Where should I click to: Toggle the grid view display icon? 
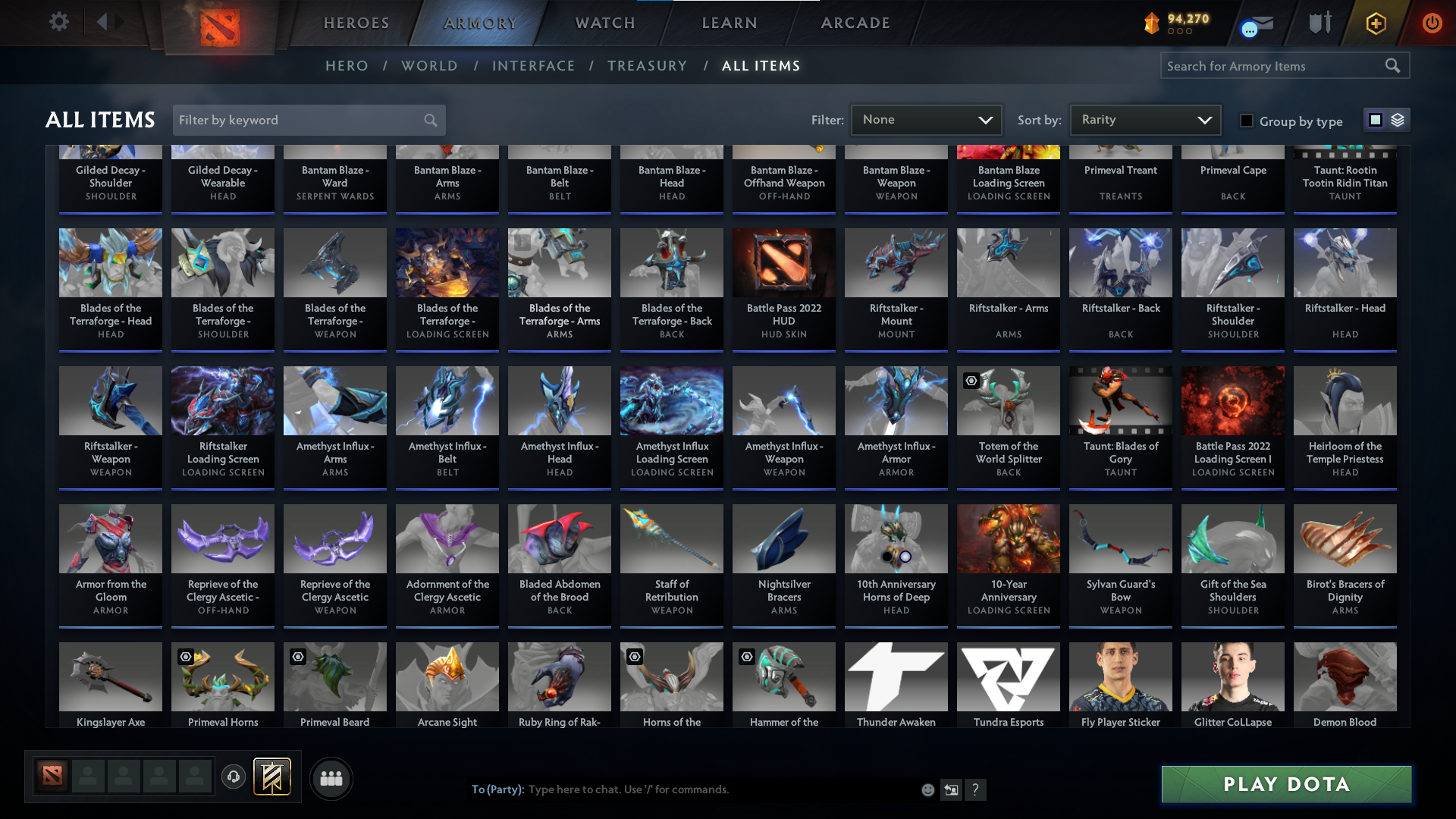tap(1375, 120)
